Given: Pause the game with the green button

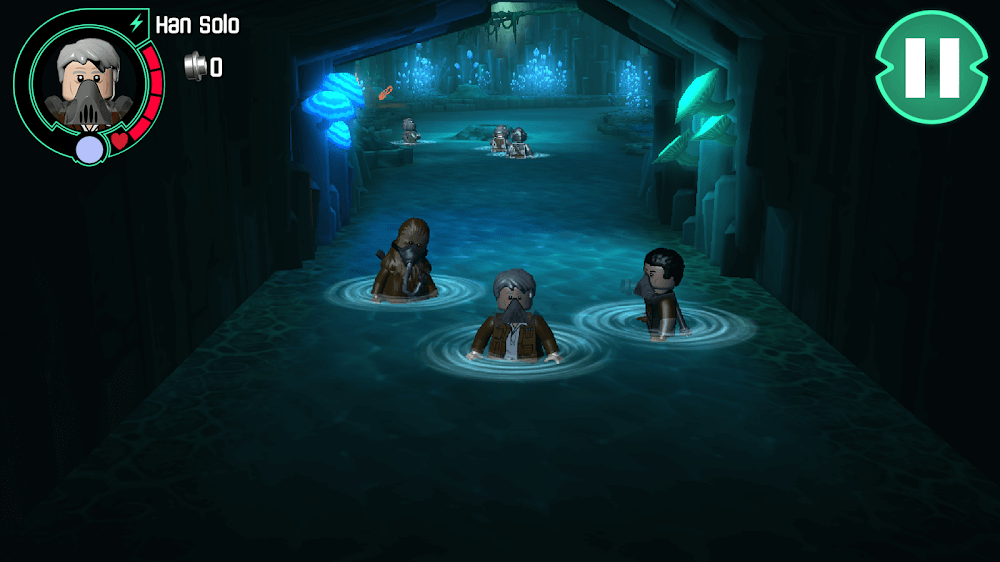Looking at the screenshot, I should (x=931, y=67).
